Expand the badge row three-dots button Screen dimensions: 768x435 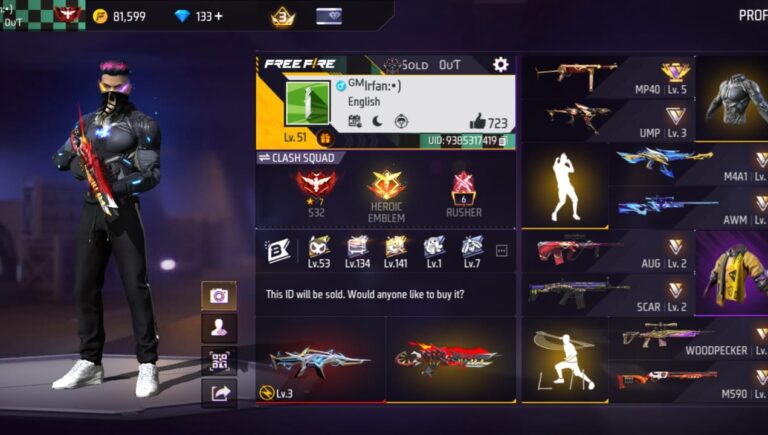(x=502, y=251)
